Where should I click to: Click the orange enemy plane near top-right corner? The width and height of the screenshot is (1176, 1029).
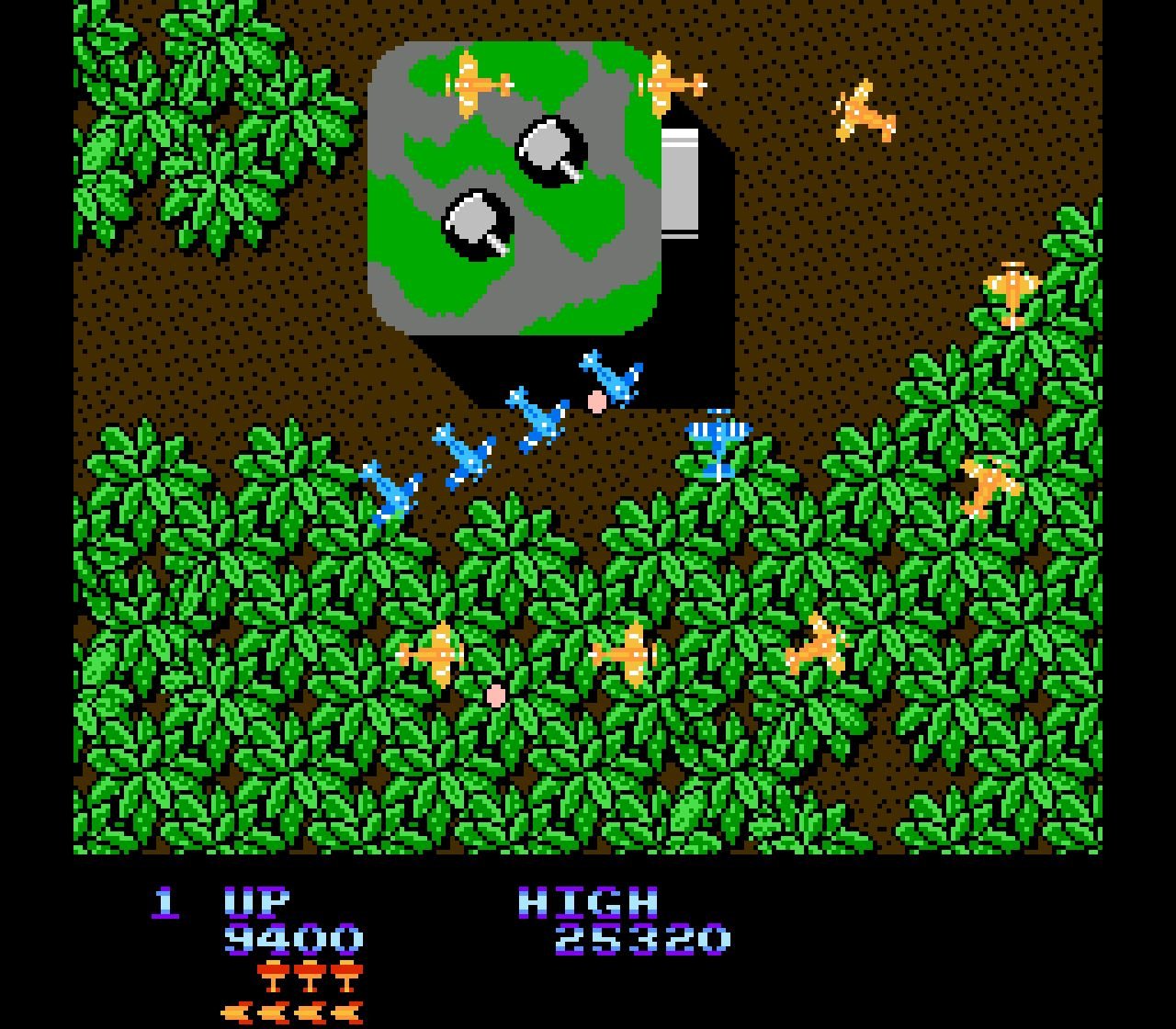(x=864, y=110)
